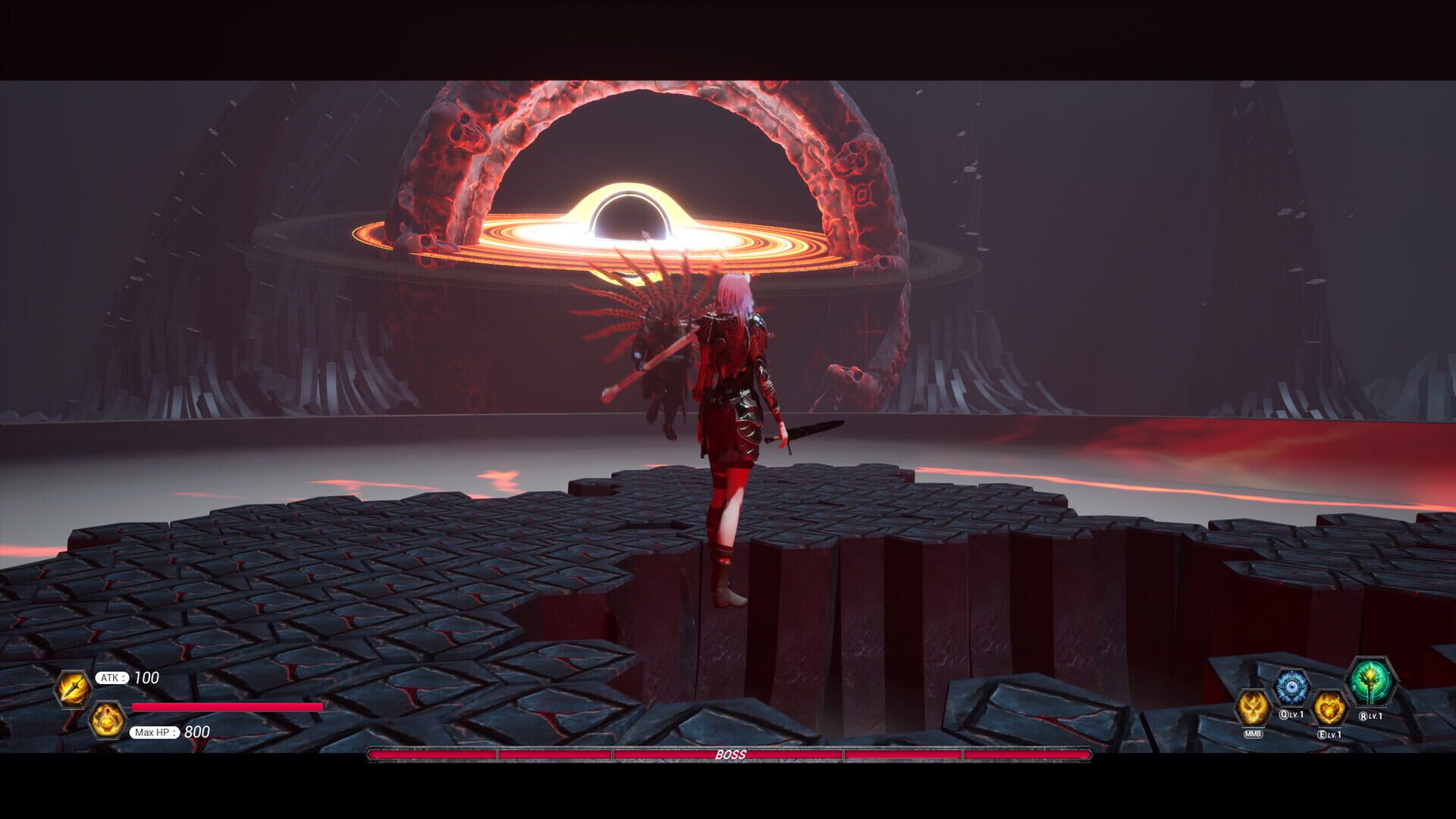Click the ATK value showing 100
The height and width of the screenshot is (819, 1456).
pos(146,677)
